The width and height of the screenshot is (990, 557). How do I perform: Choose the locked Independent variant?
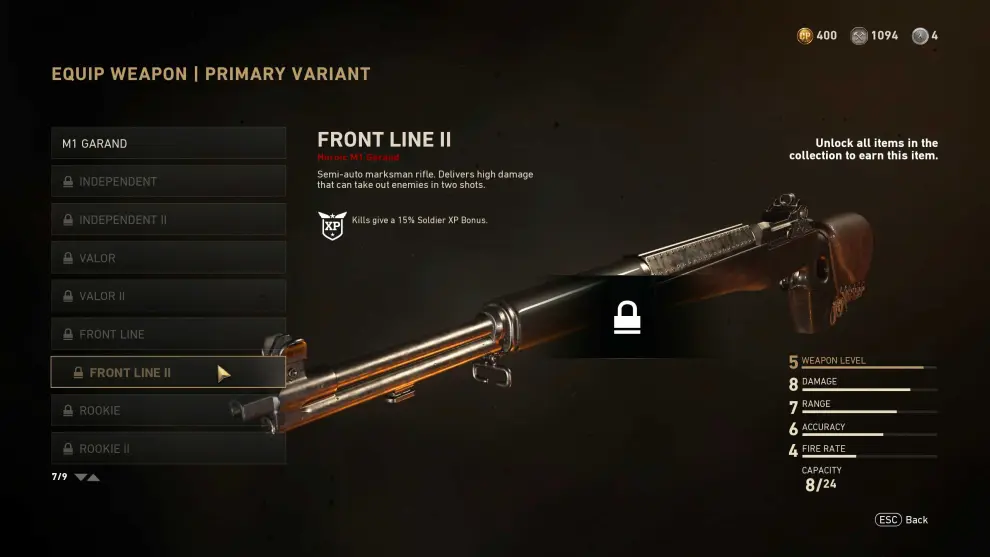pos(168,181)
